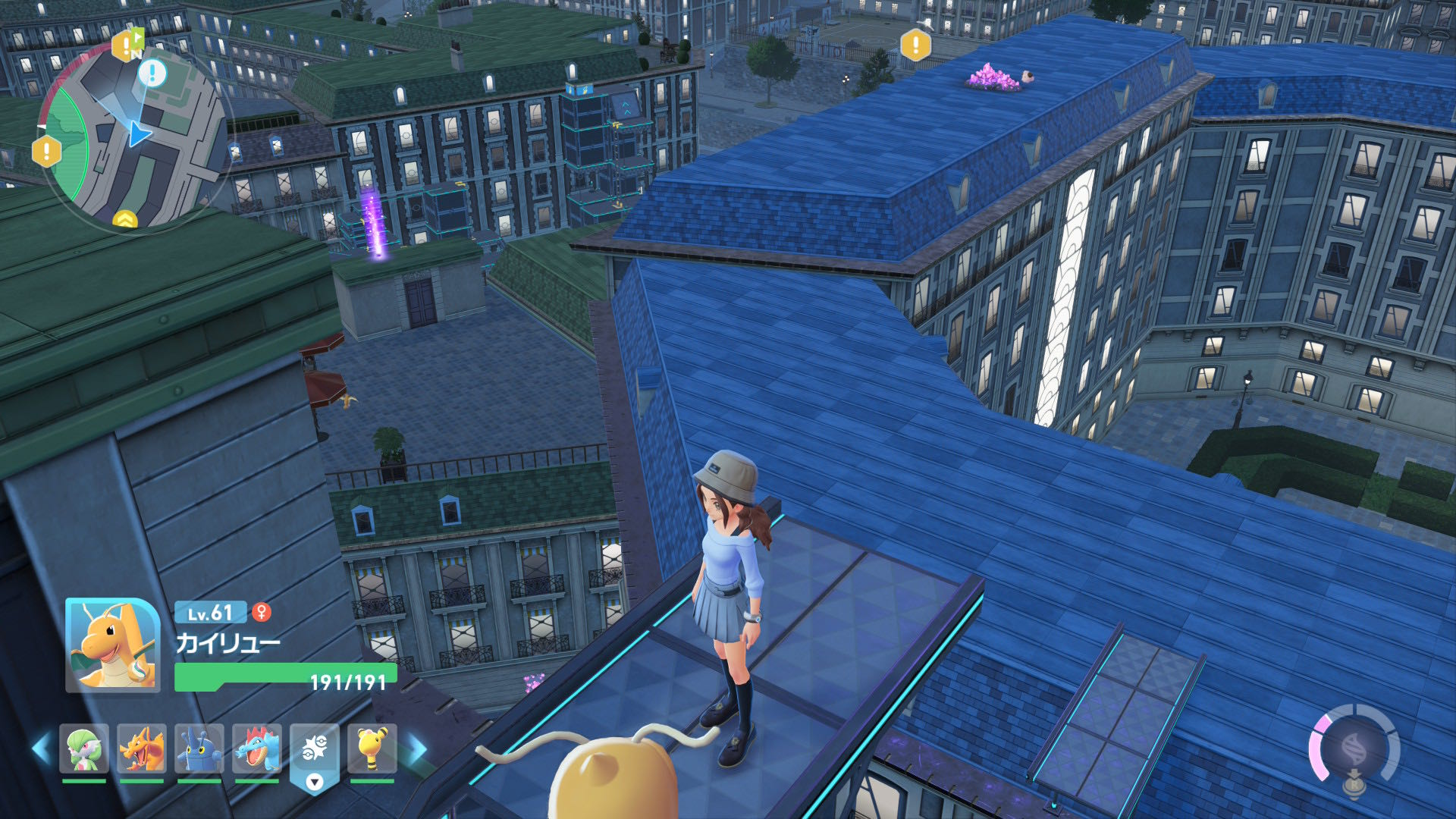1456x819 pixels.
Task: Choose Ampharos from the party bar
Action: pos(372,748)
